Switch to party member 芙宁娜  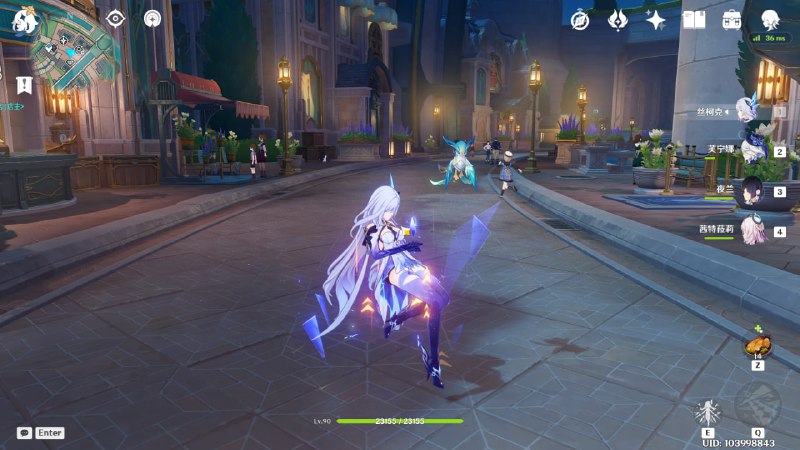tap(752, 150)
